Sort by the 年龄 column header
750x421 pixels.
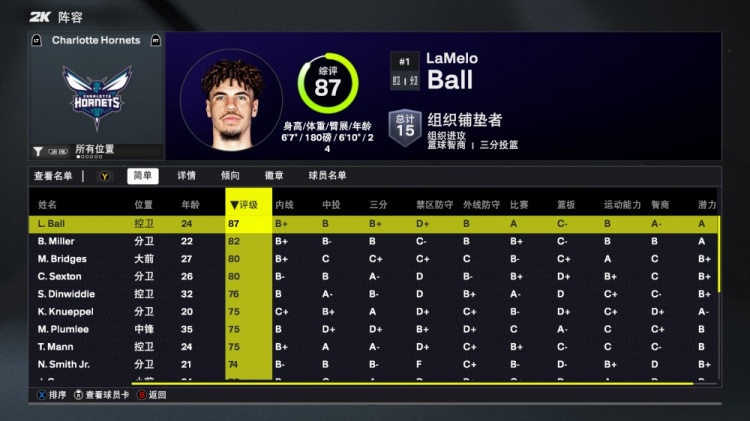(x=190, y=204)
